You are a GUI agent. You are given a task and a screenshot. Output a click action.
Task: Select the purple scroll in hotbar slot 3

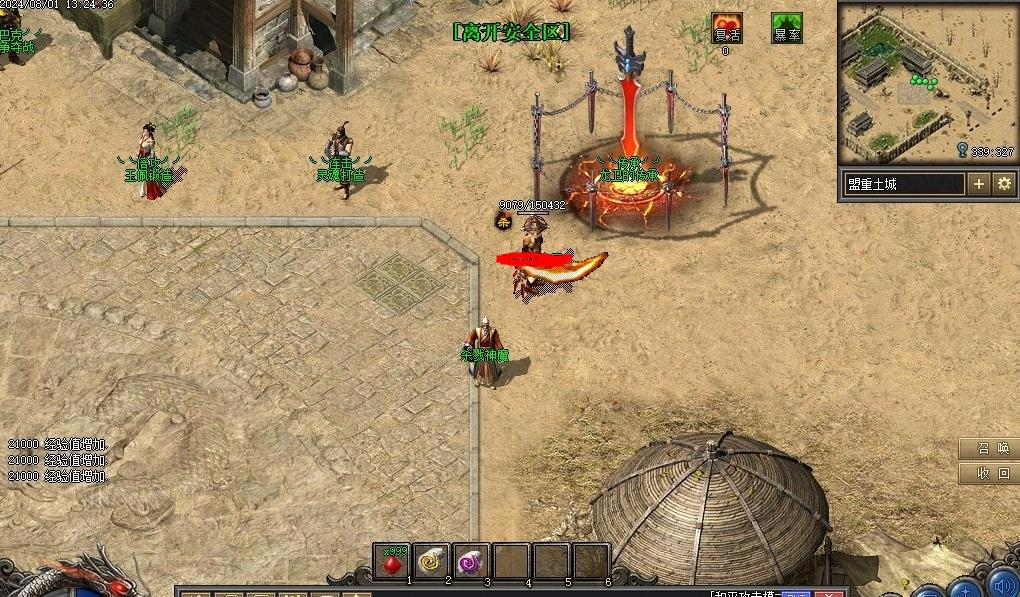click(x=471, y=562)
